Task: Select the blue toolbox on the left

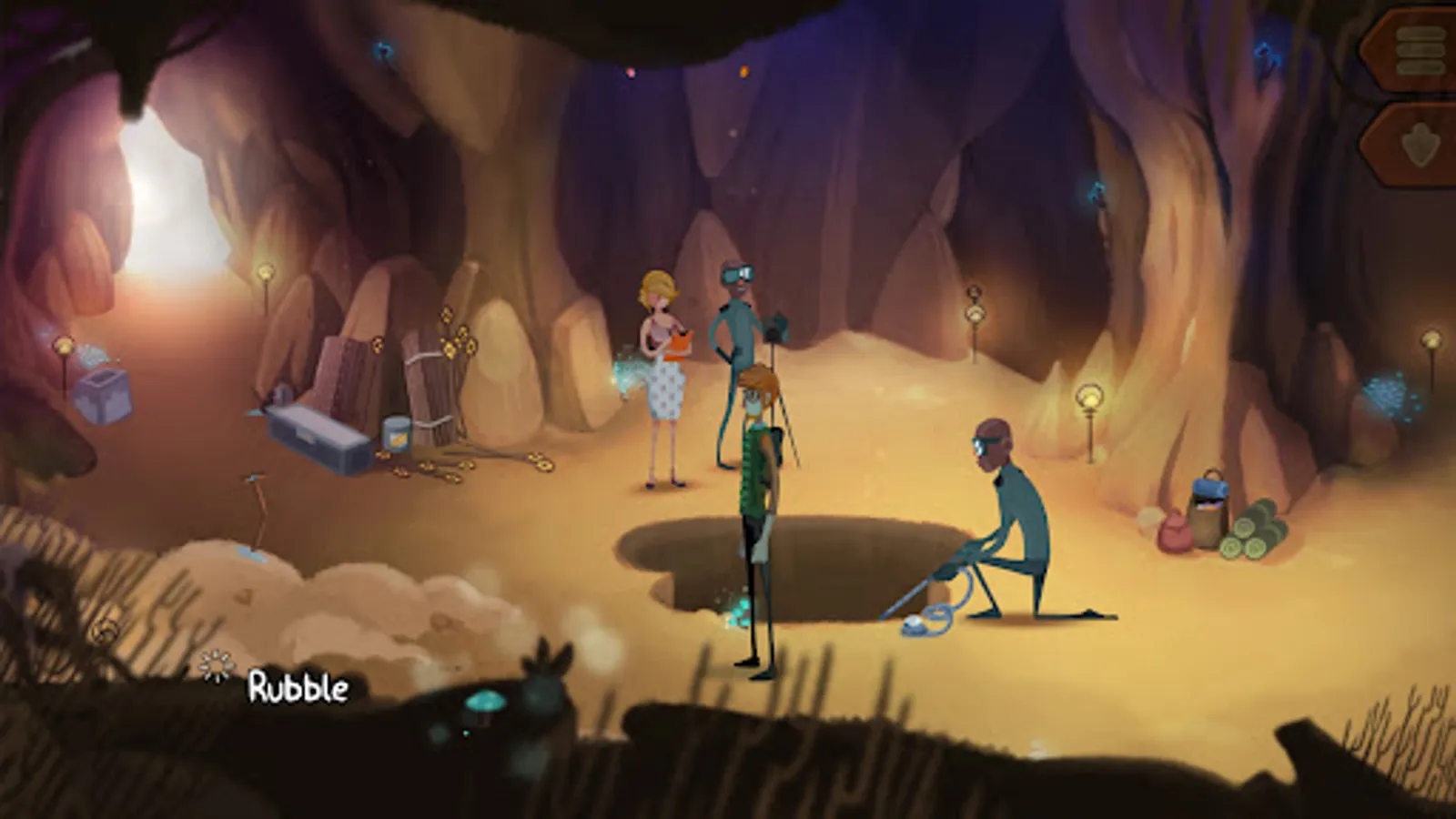Action: pos(318,437)
